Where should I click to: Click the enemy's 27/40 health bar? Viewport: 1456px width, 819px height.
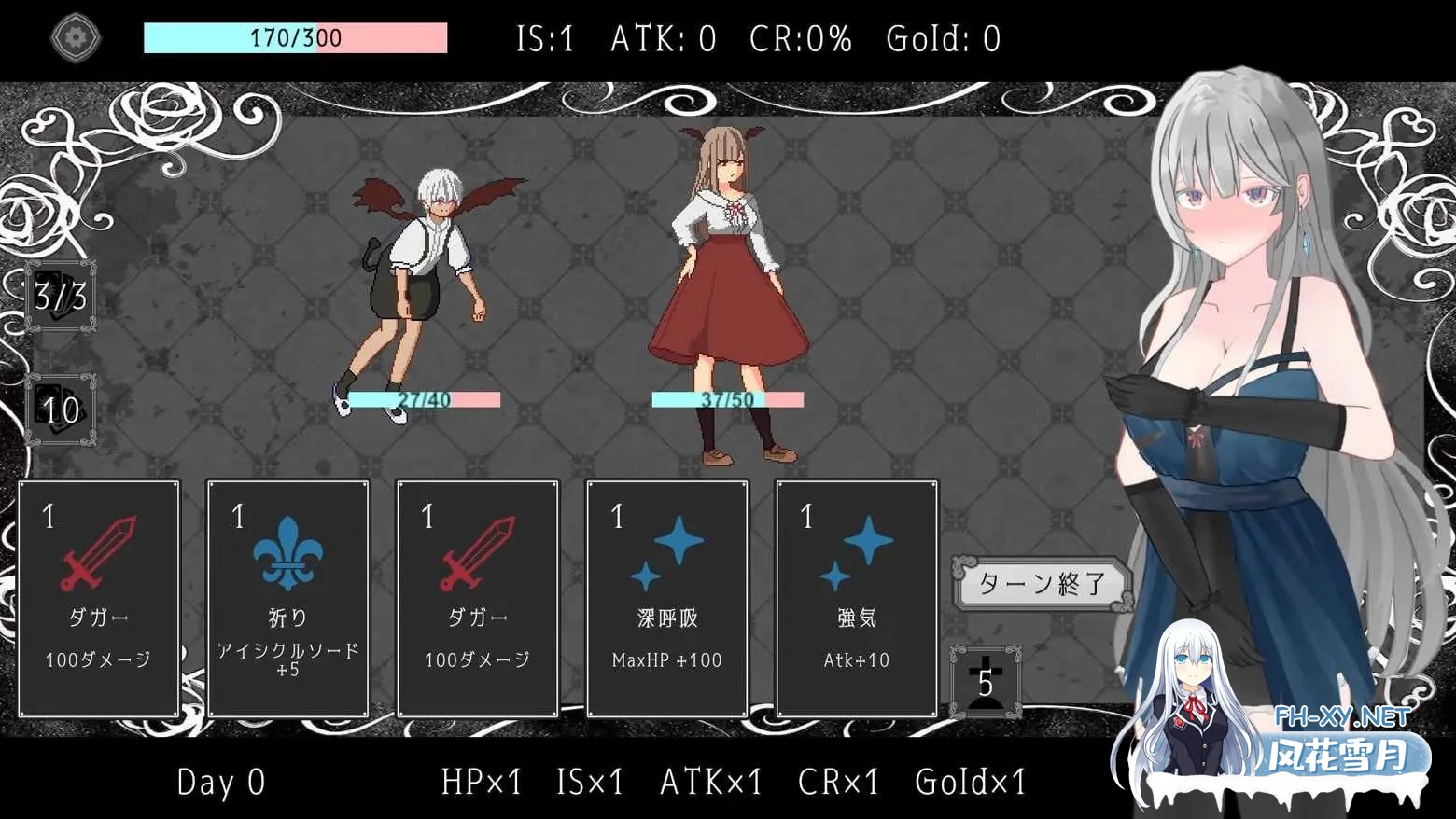pyautogui.click(x=423, y=400)
